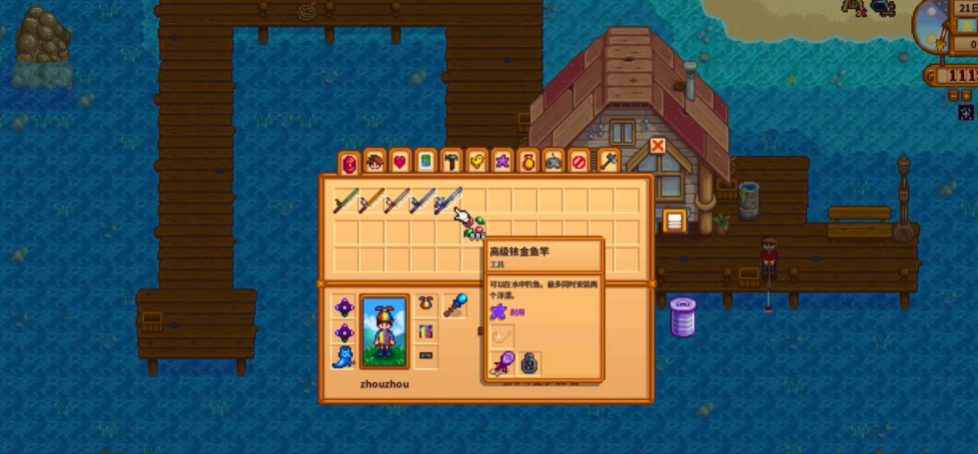978x454 pixels.
Task: Close the inventory menu with the X
Action: click(x=658, y=146)
